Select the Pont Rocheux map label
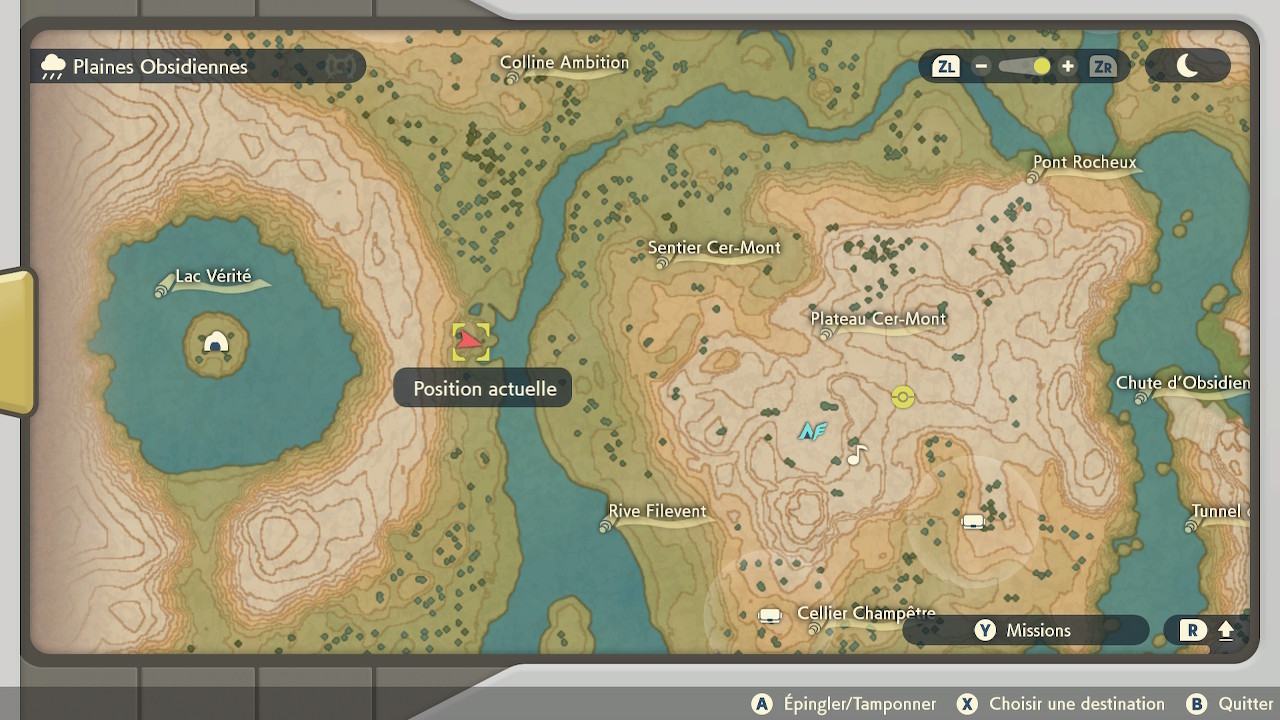Image resolution: width=1280 pixels, height=720 pixels. coord(1084,162)
